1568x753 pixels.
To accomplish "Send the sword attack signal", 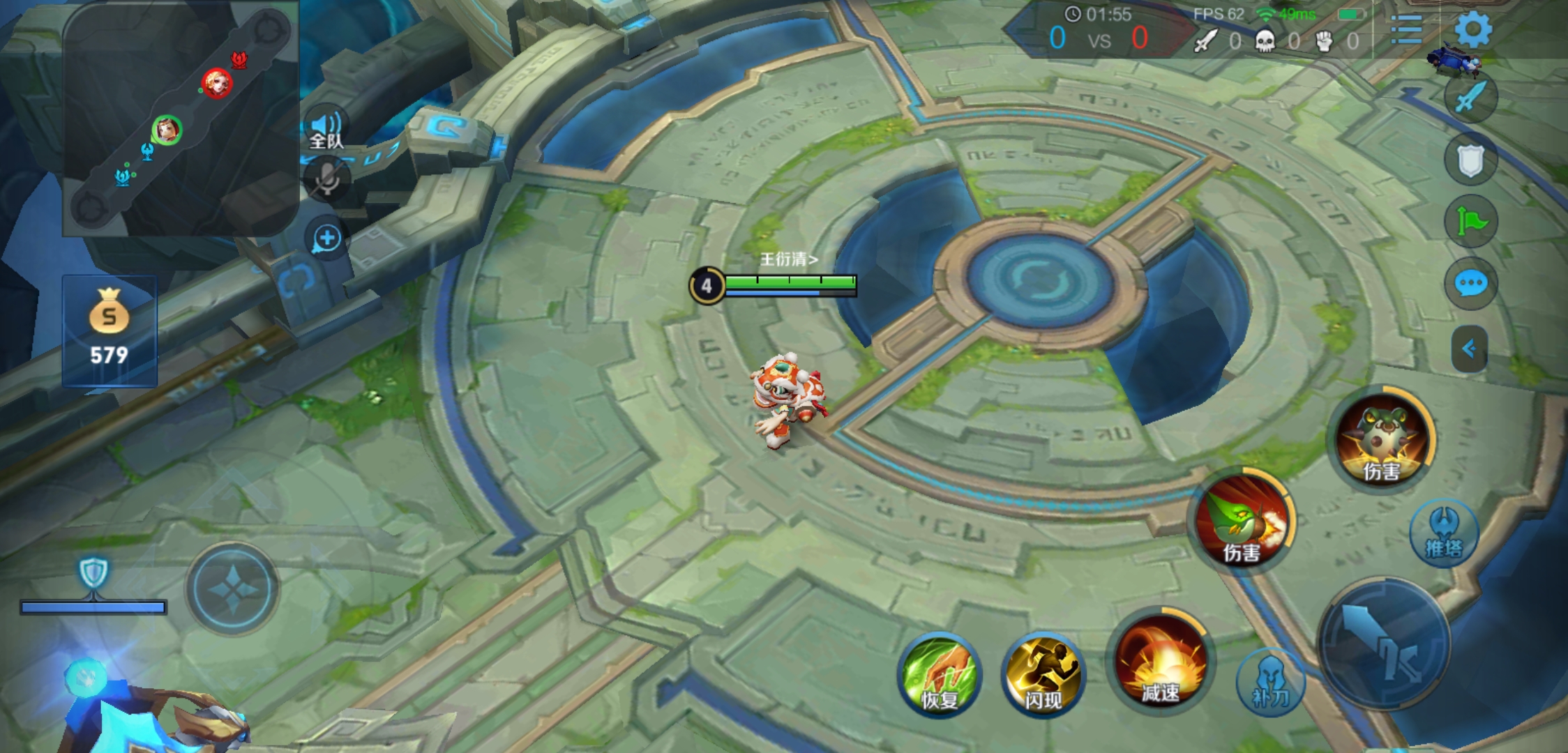I will coord(1470,98).
